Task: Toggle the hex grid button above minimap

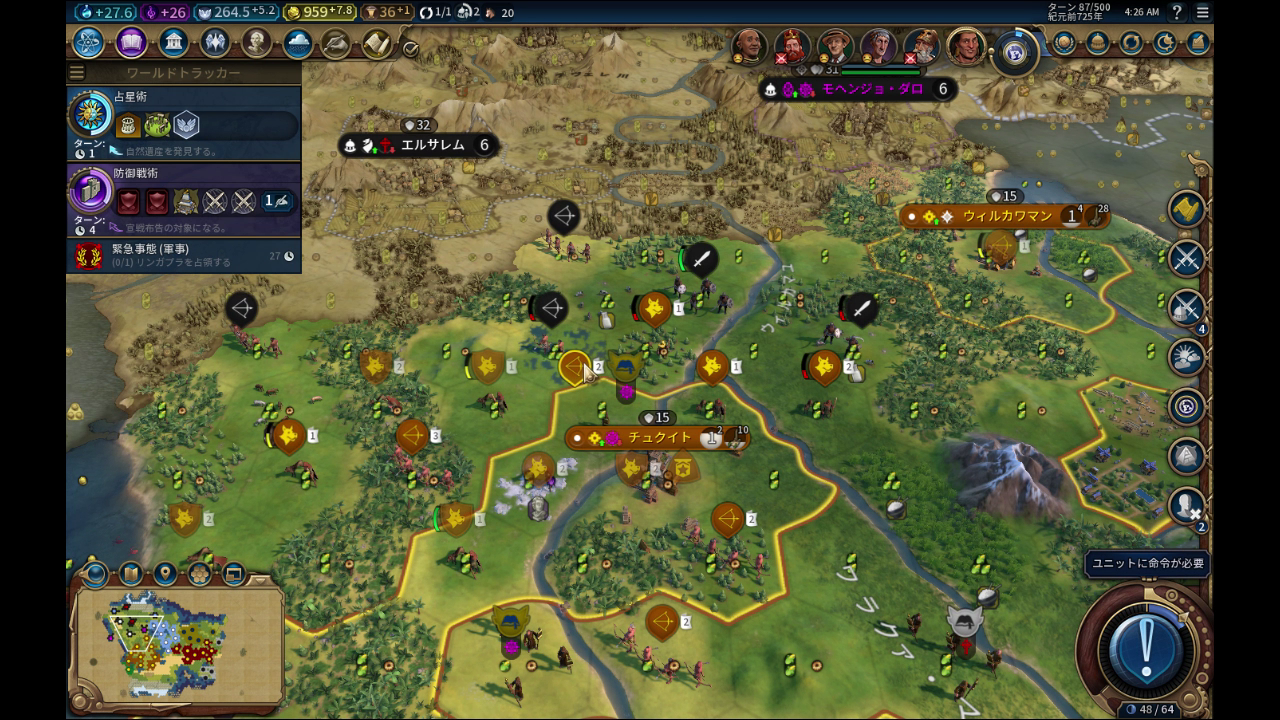Action: tap(199, 574)
